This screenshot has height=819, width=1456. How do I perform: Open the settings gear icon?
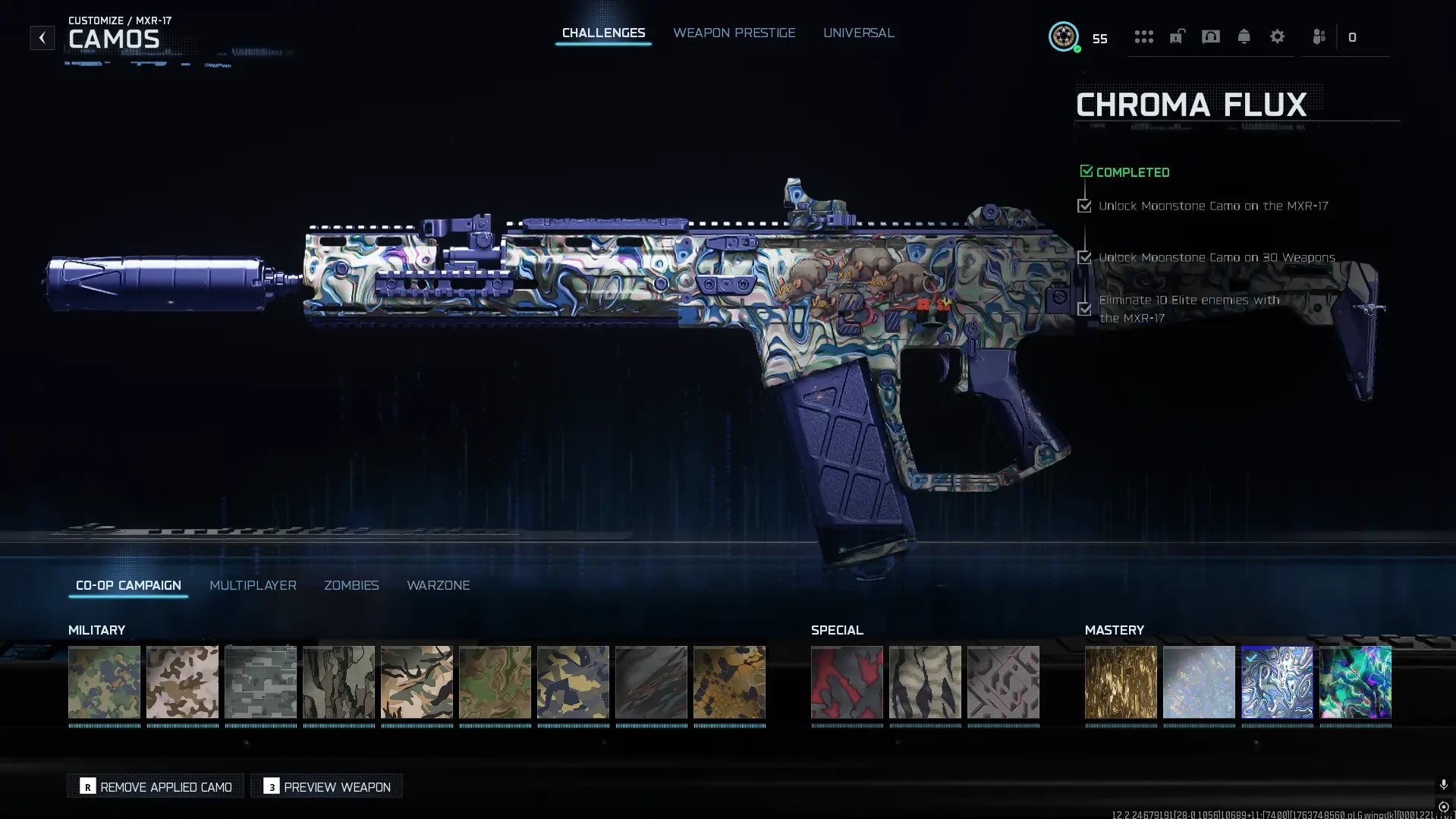tap(1277, 36)
